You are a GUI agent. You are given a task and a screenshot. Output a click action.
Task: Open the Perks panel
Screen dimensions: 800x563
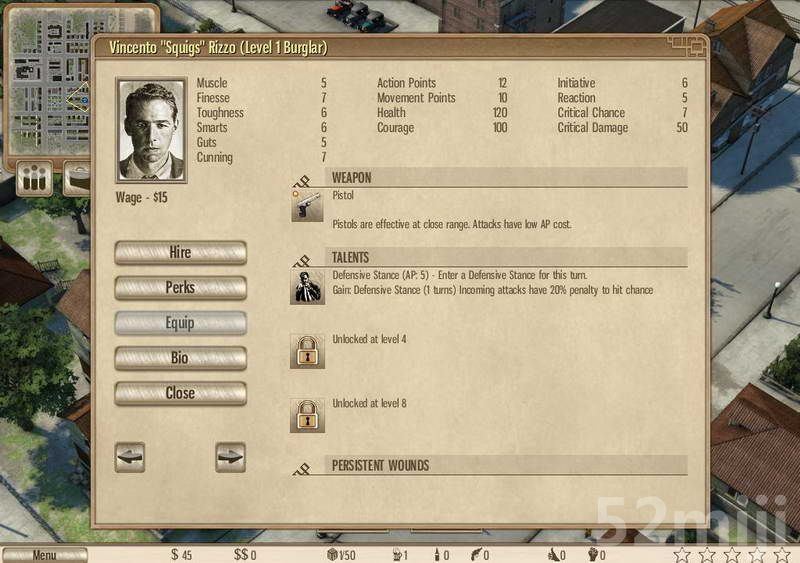180,288
